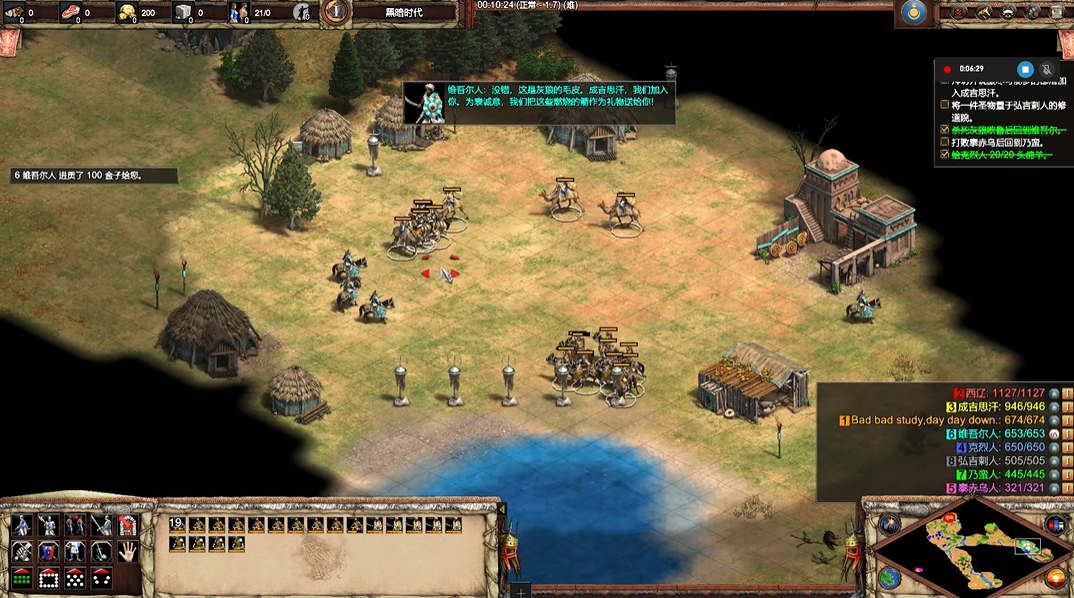Toggle the recorder microphone mute

tap(1046, 69)
